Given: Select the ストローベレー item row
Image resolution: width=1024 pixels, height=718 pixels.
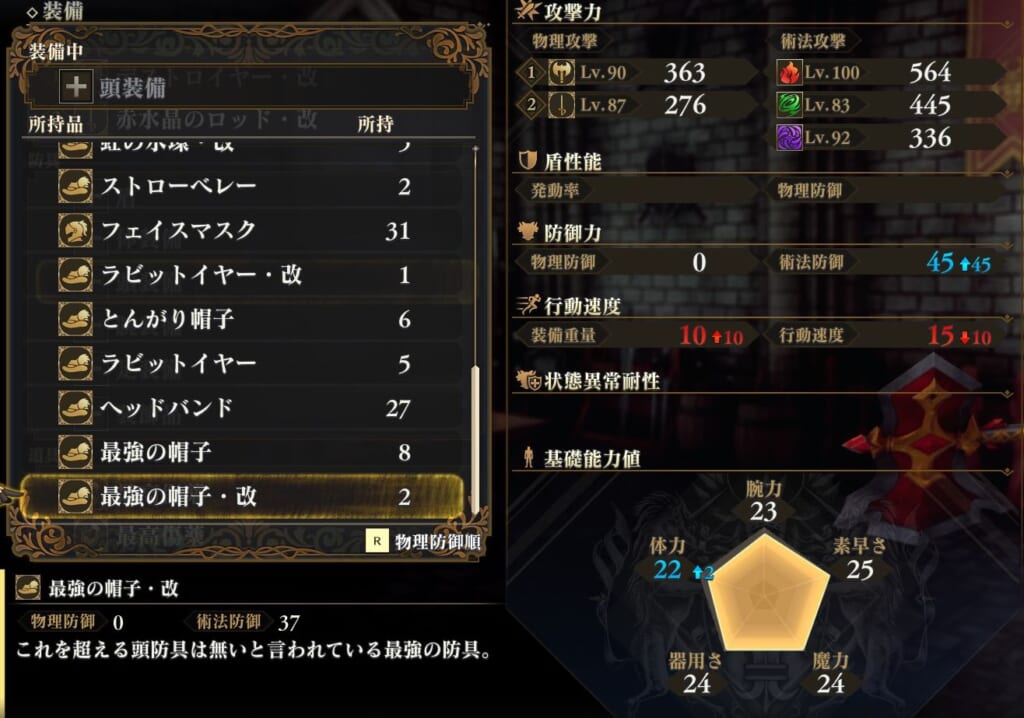Looking at the screenshot, I should 240,187.
